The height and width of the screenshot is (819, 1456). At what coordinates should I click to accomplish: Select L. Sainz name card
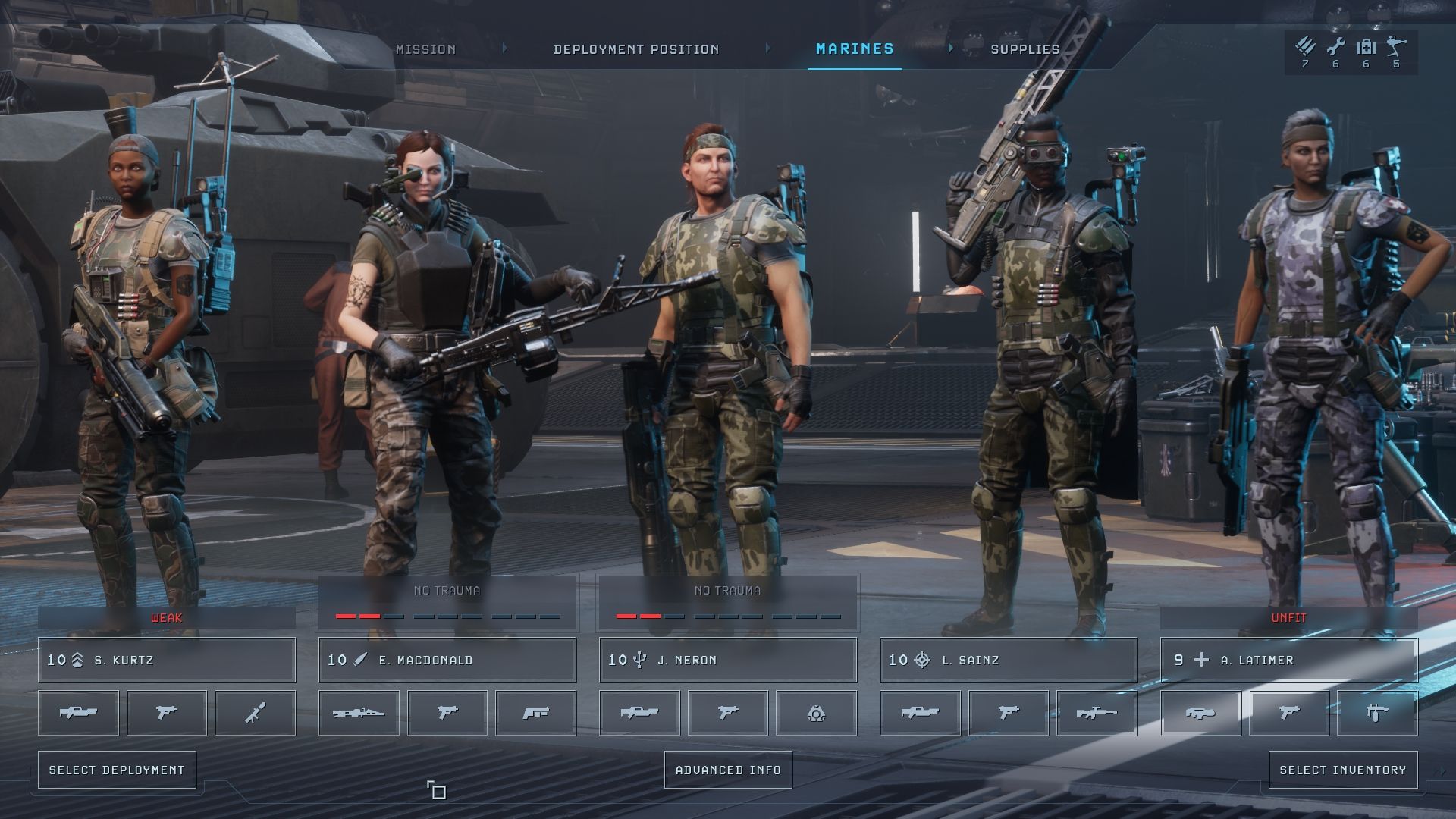(1009, 660)
